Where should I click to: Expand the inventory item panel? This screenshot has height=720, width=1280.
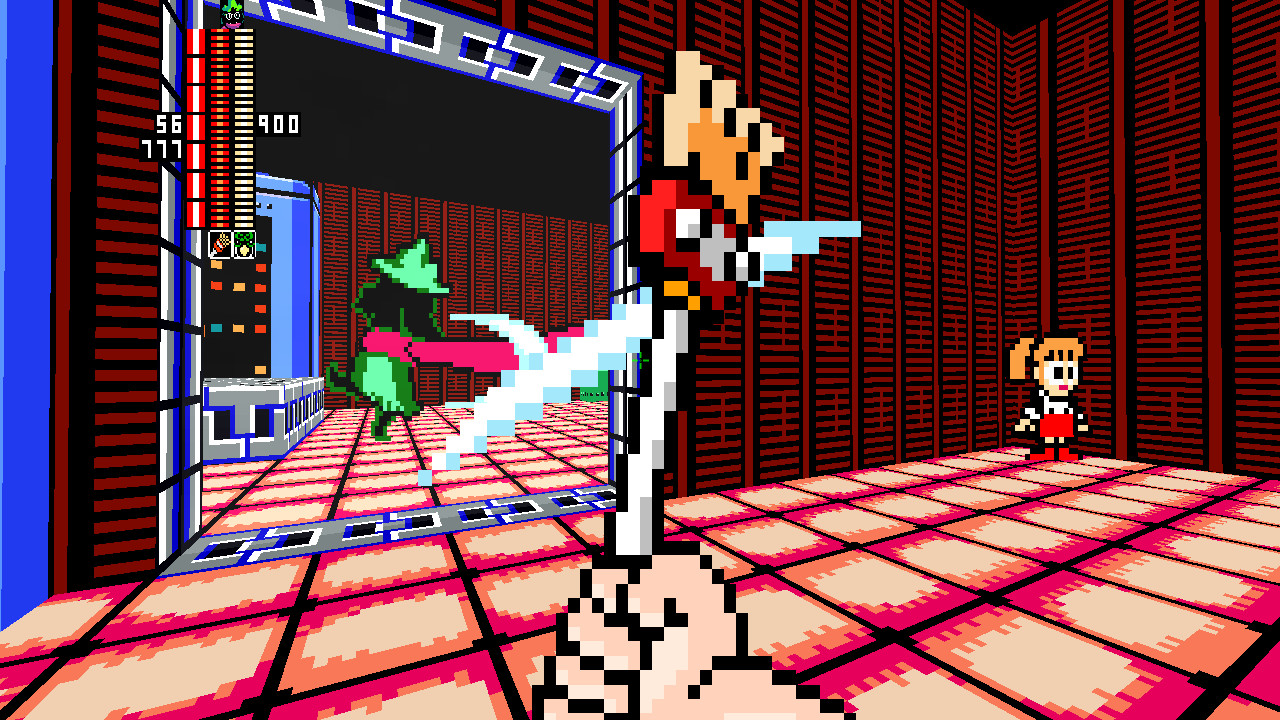click(232, 243)
